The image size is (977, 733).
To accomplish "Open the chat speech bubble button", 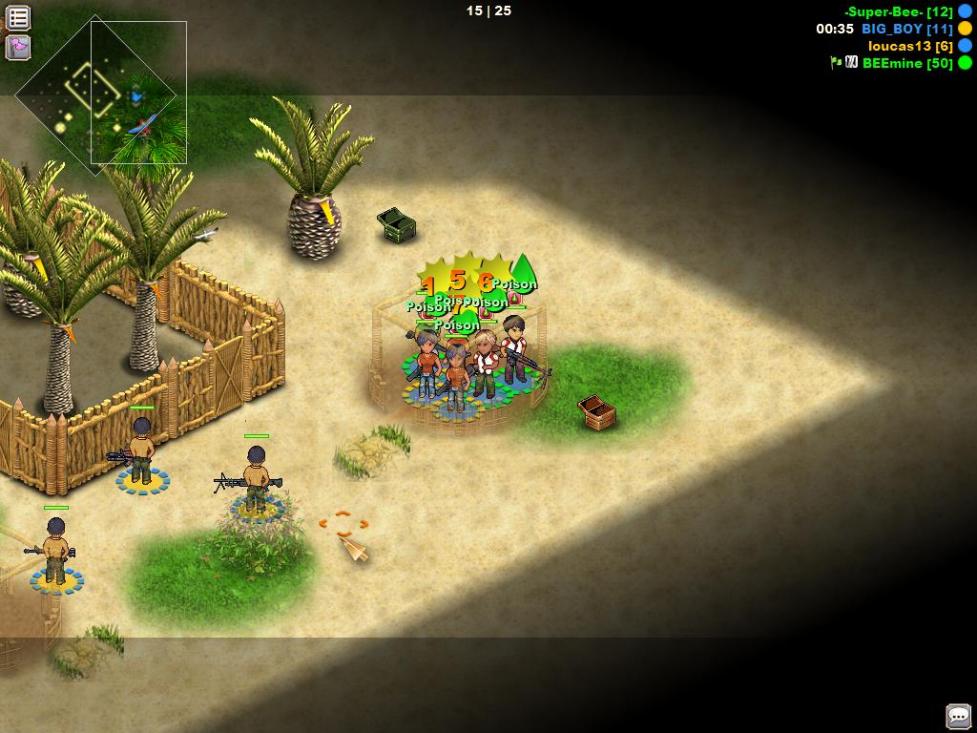I will coord(958,716).
